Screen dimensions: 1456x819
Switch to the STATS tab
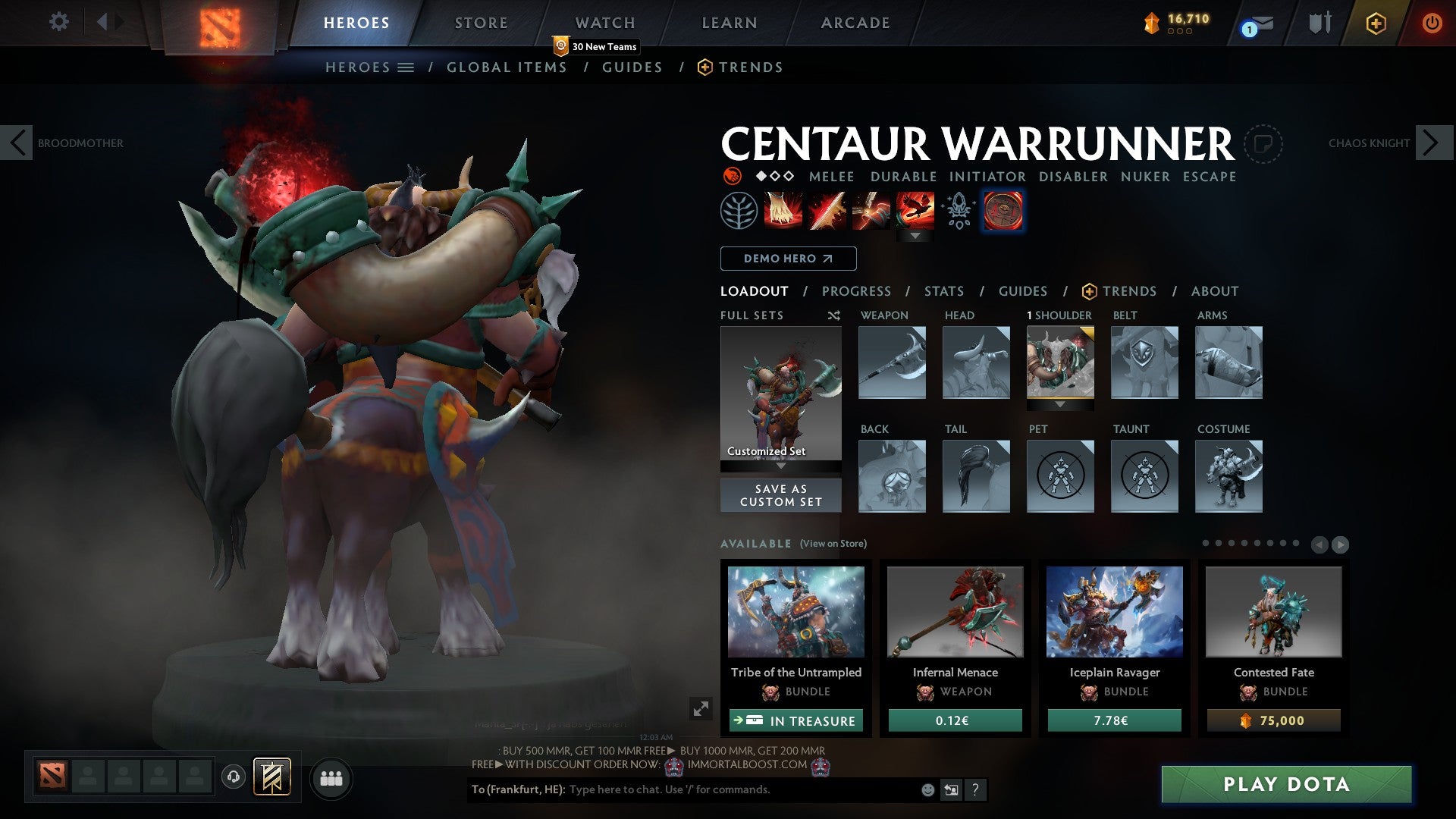pos(944,290)
